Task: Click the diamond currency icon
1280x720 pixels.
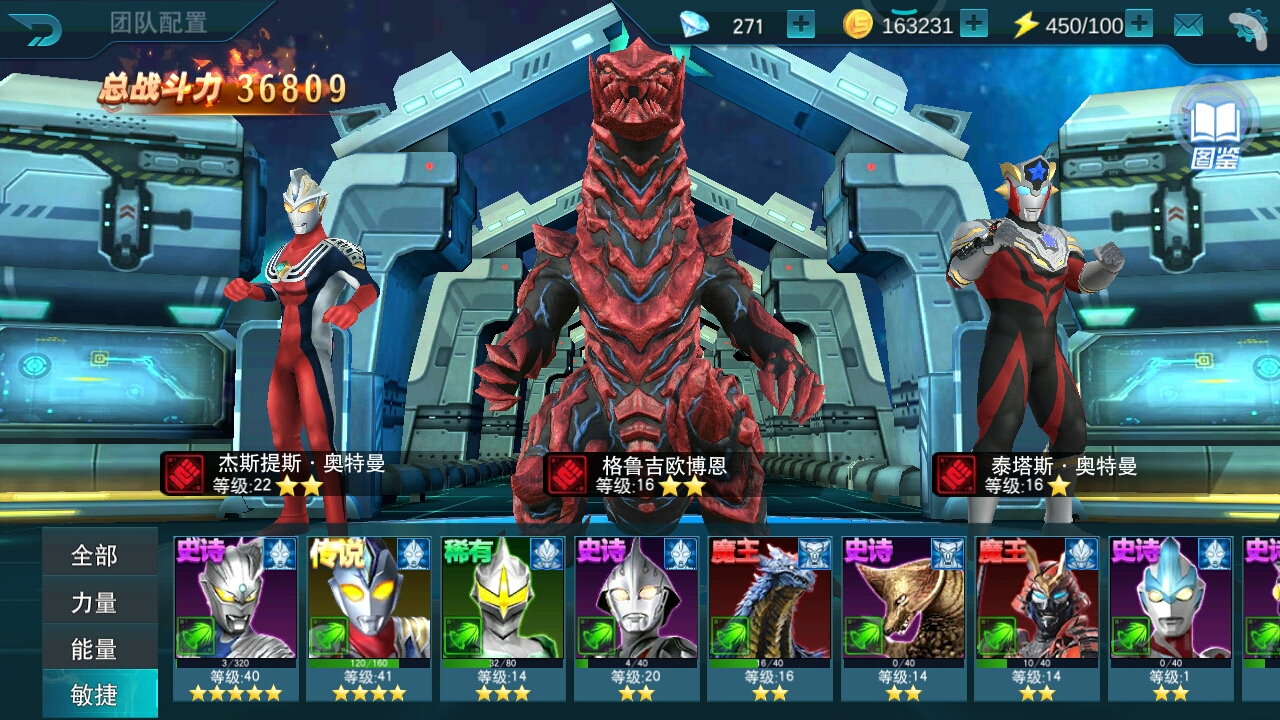Action: click(x=694, y=23)
